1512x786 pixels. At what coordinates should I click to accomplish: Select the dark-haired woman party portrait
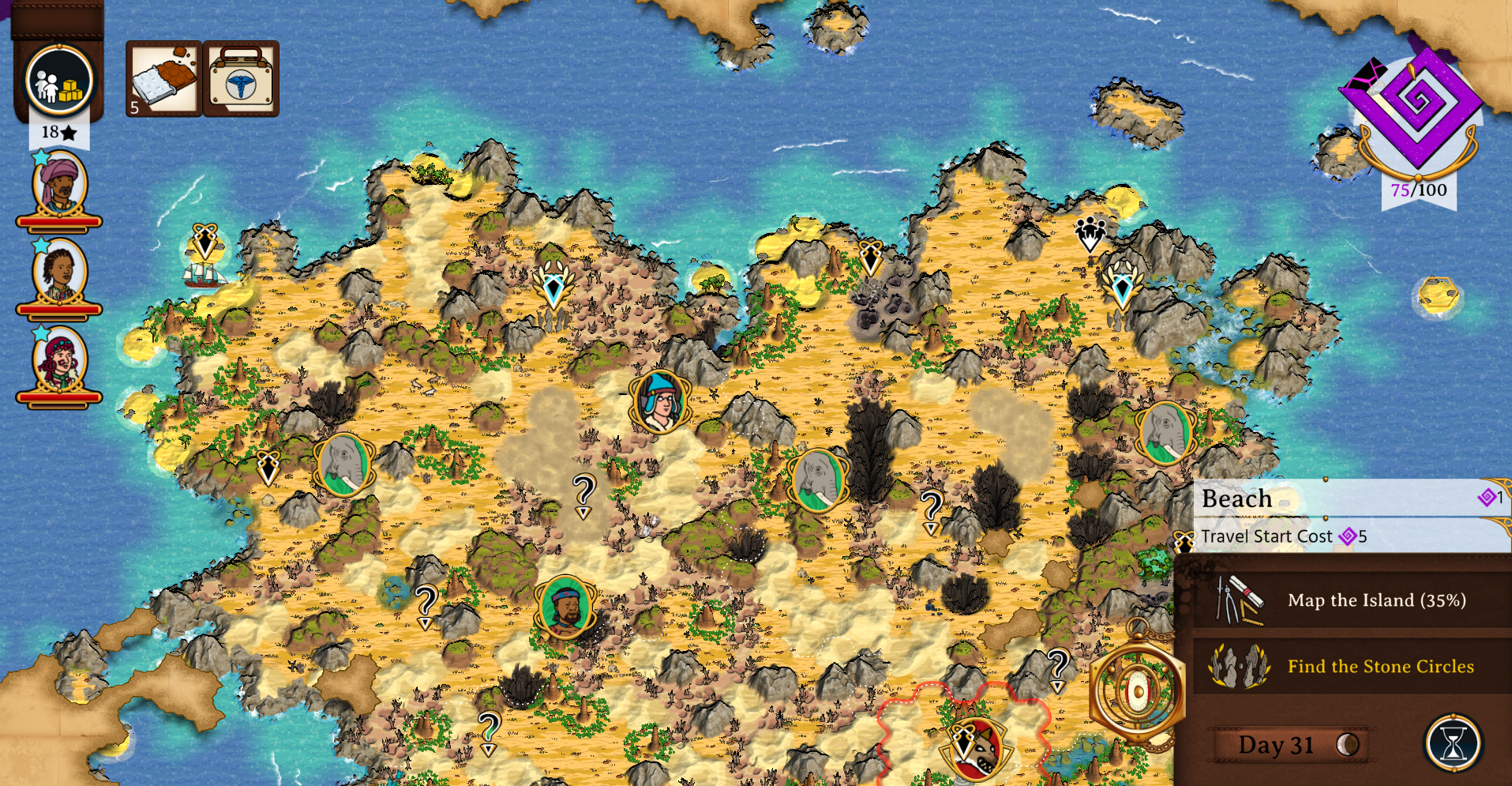click(59, 273)
